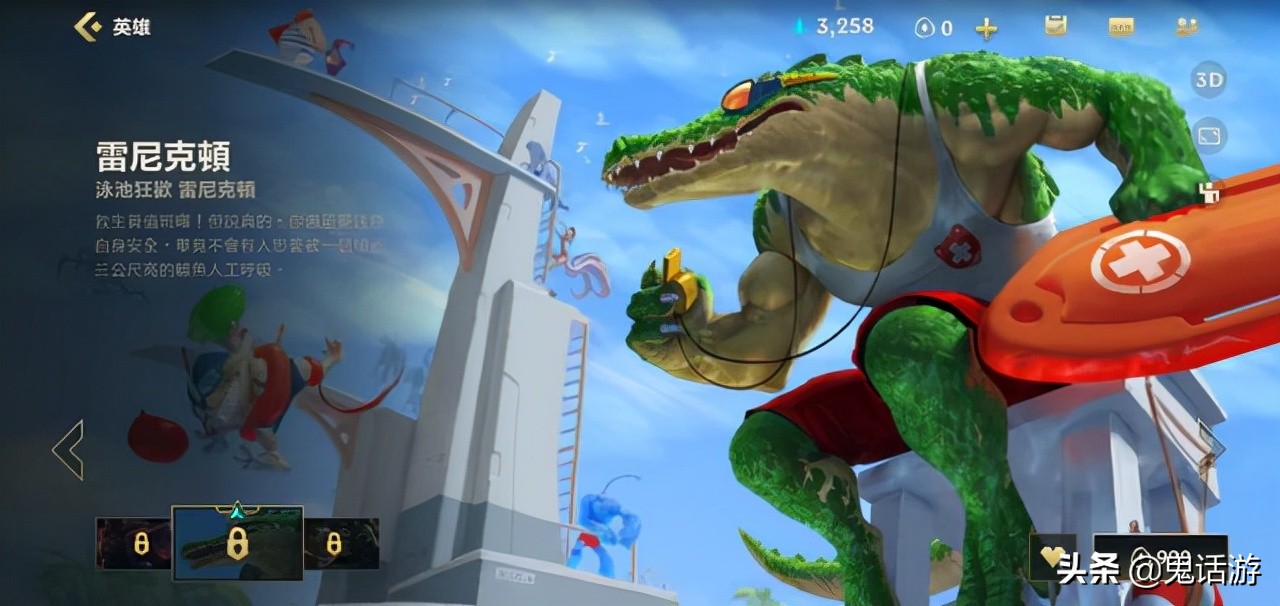Open the friends icon
Screen dimensions: 1280x606
[x=1187, y=27]
